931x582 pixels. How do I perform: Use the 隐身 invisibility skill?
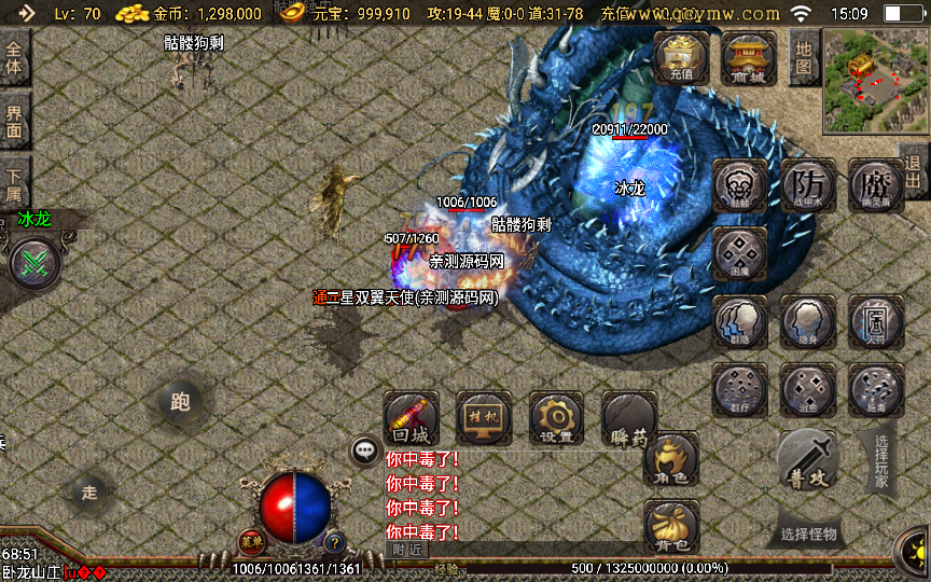tap(808, 322)
